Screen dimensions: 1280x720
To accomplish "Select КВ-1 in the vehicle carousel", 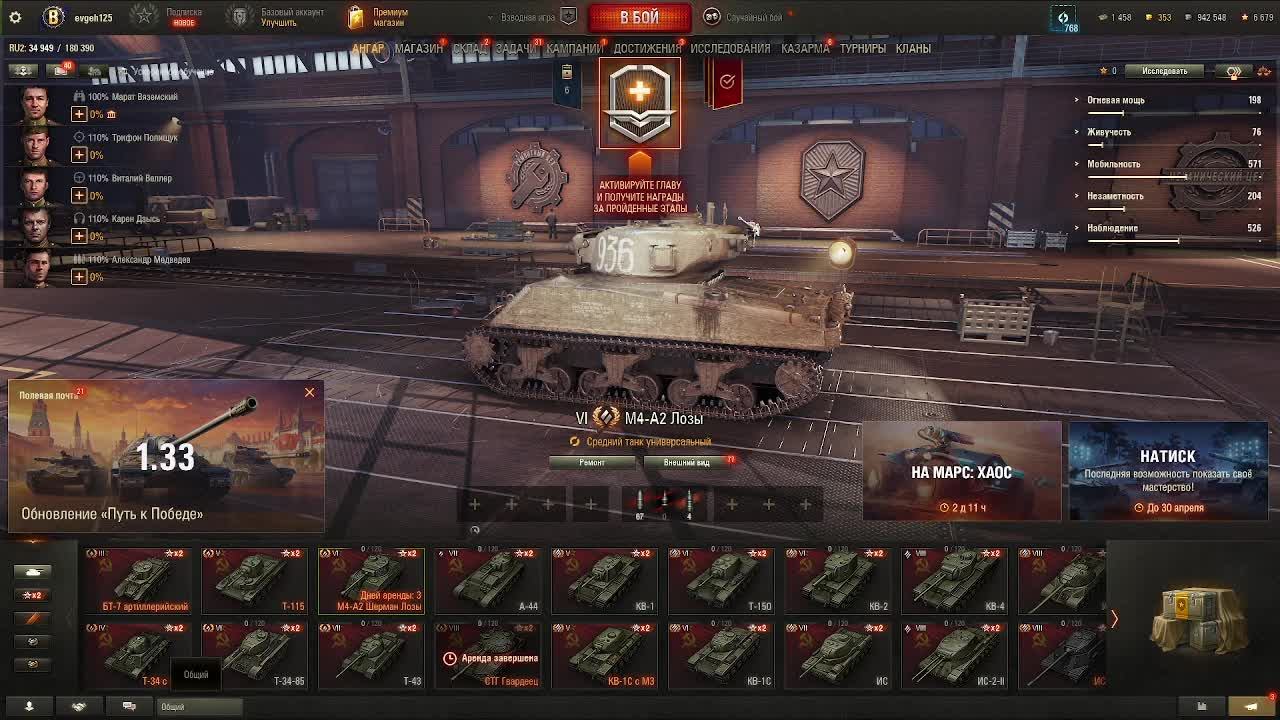I will click(603, 580).
